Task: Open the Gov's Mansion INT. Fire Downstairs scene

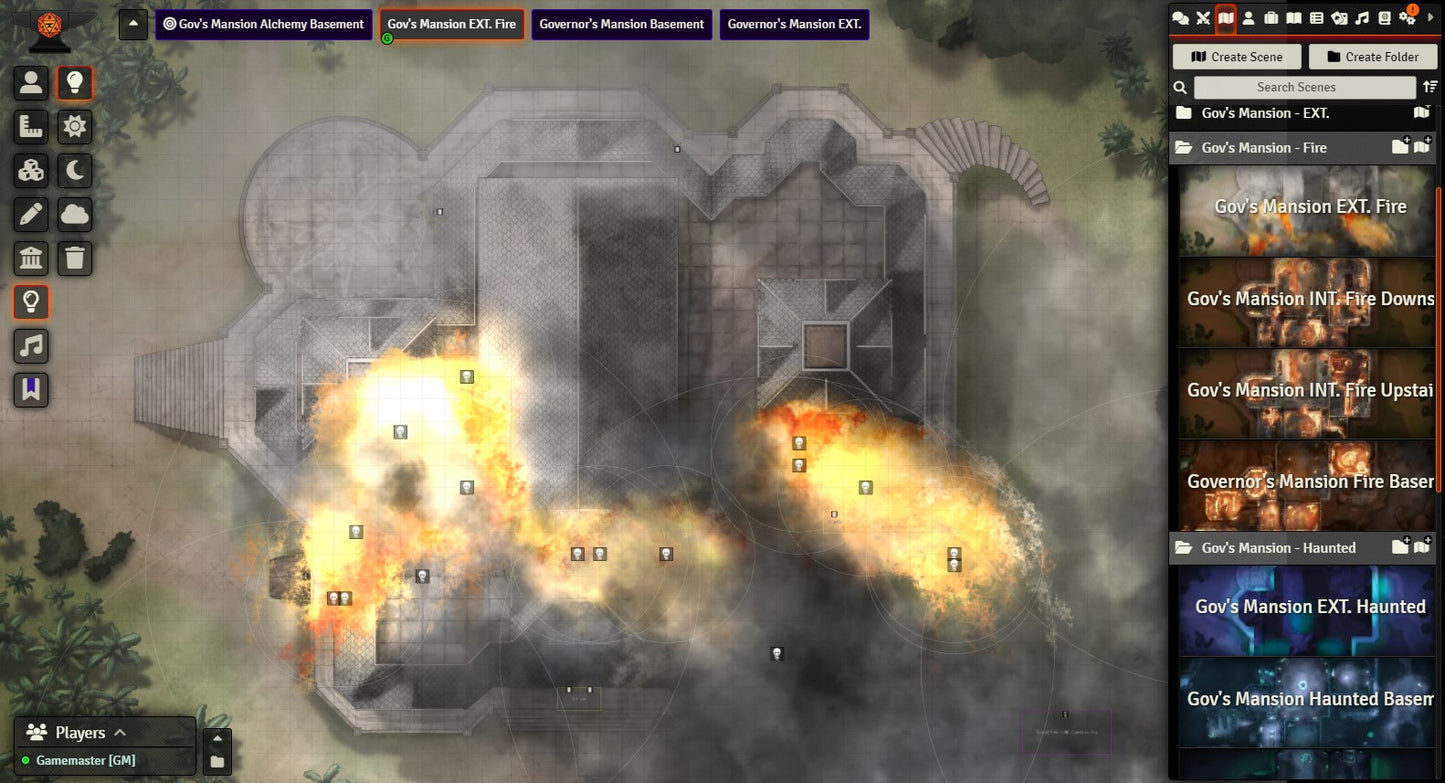Action: click(1309, 299)
